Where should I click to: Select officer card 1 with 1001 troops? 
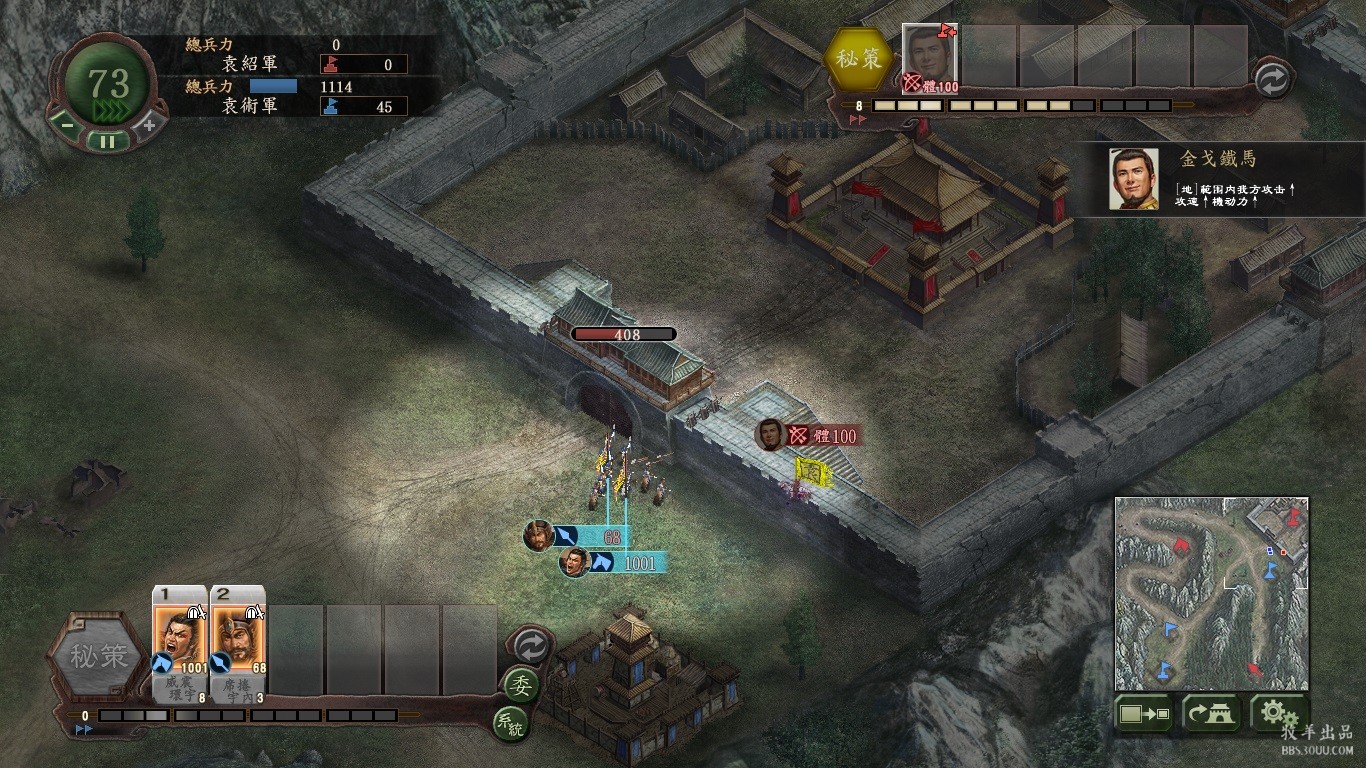click(180, 638)
